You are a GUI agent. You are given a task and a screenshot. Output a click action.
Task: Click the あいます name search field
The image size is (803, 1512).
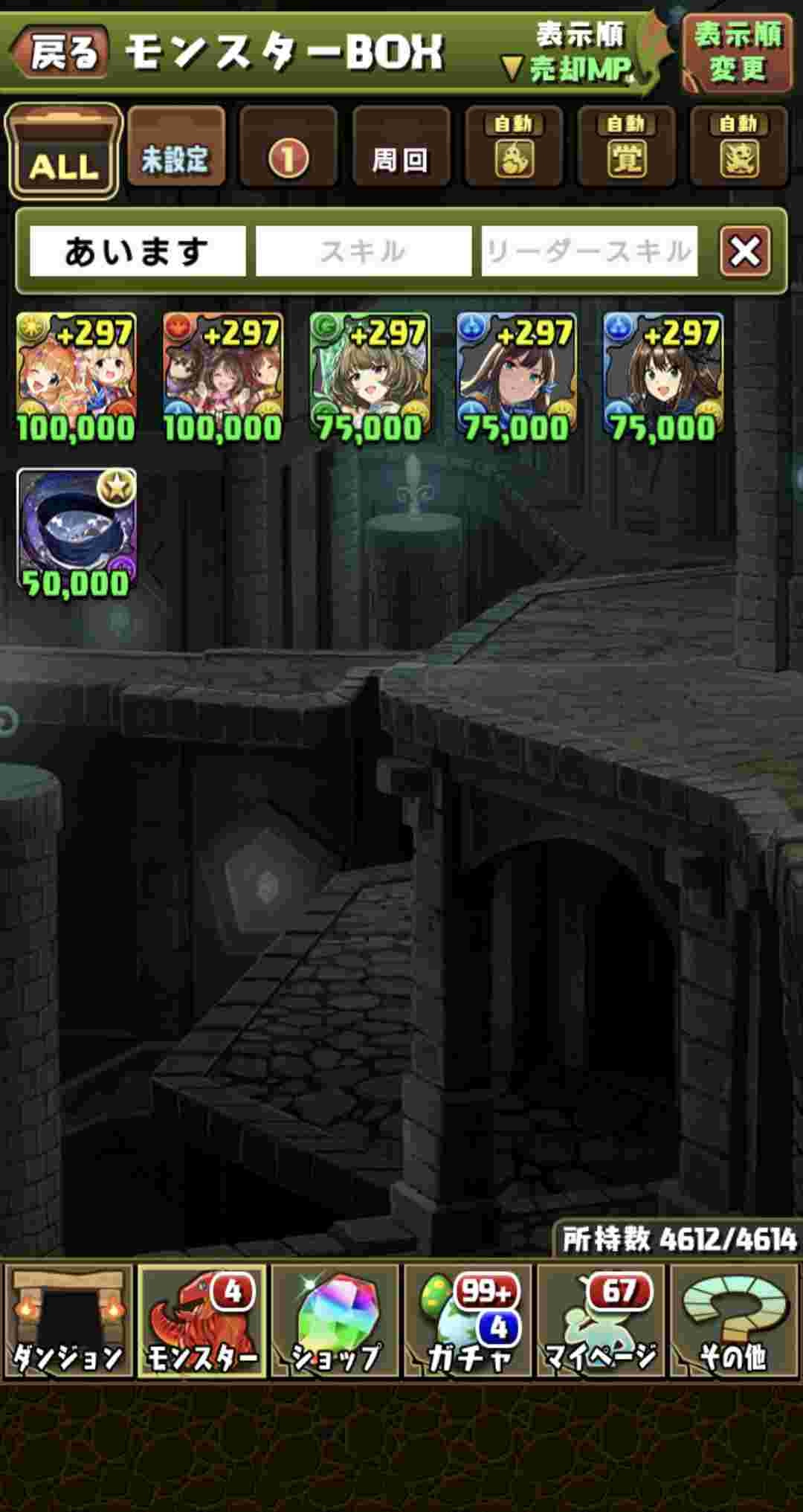[x=138, y=251]
